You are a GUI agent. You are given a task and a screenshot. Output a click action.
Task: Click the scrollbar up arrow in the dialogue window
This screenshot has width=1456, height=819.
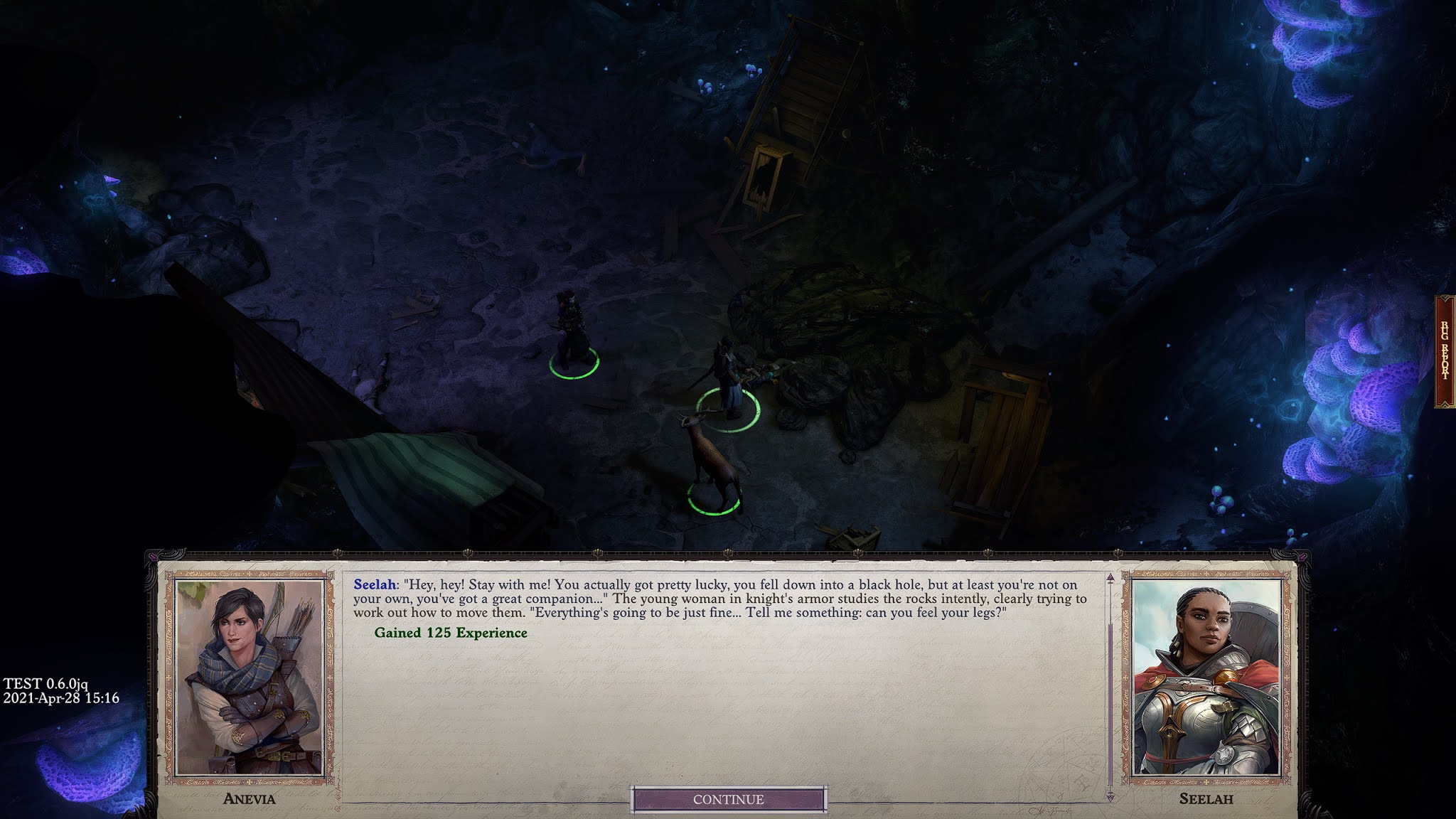(1110, 578)
